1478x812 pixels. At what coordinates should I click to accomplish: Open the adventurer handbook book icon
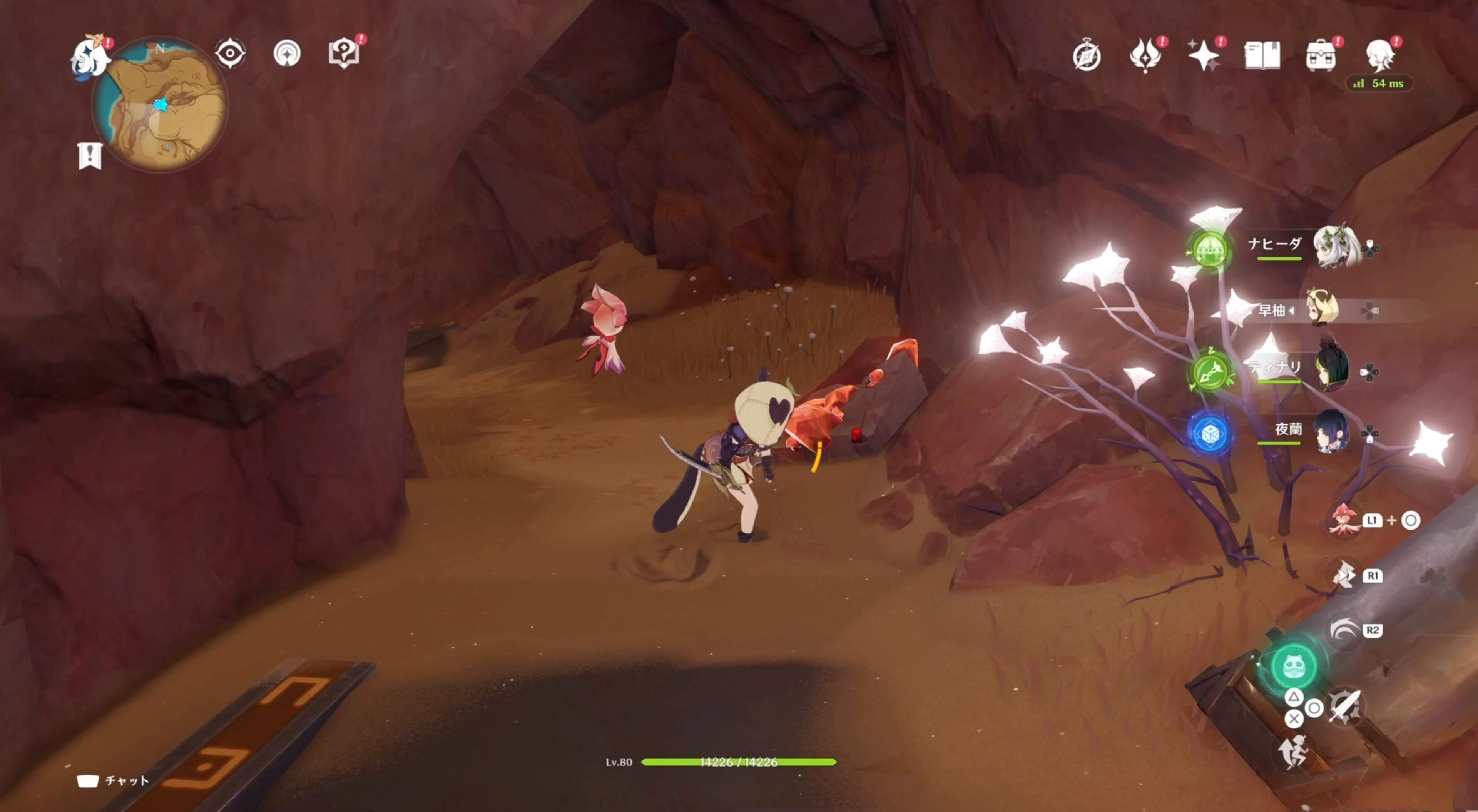tap(1262, 56)
